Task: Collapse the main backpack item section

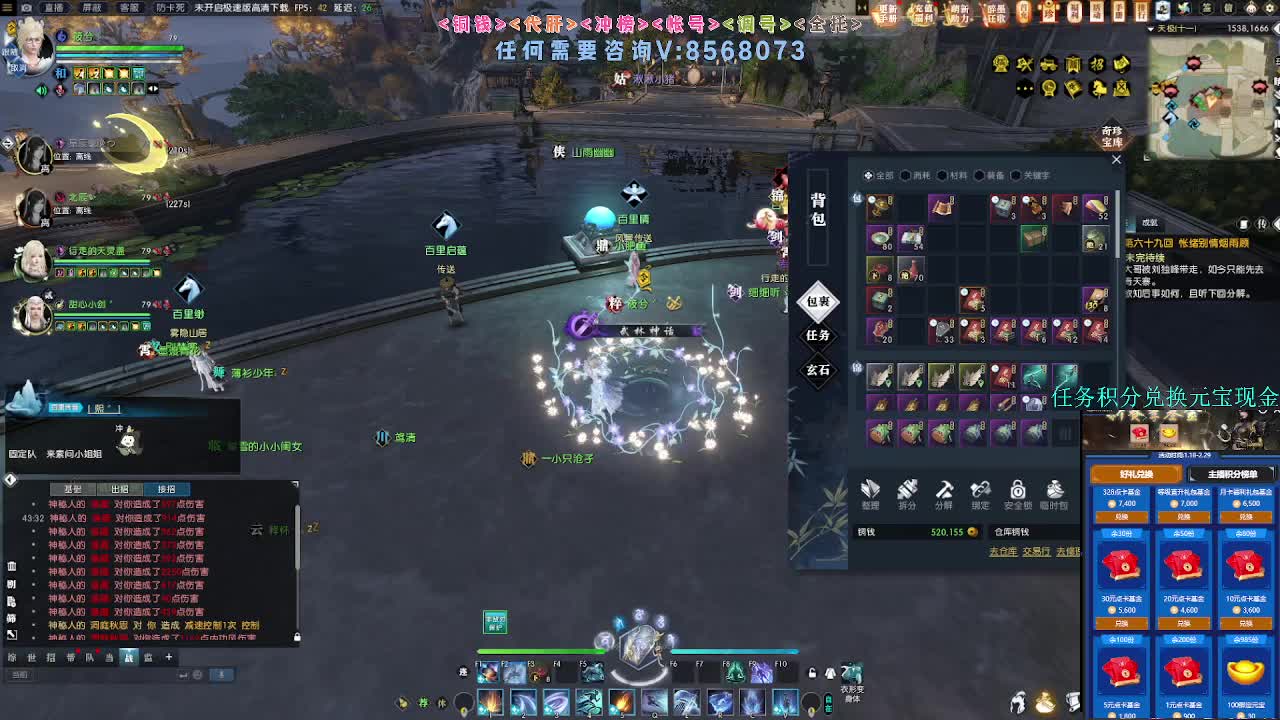Action: (x=856, y=199)
